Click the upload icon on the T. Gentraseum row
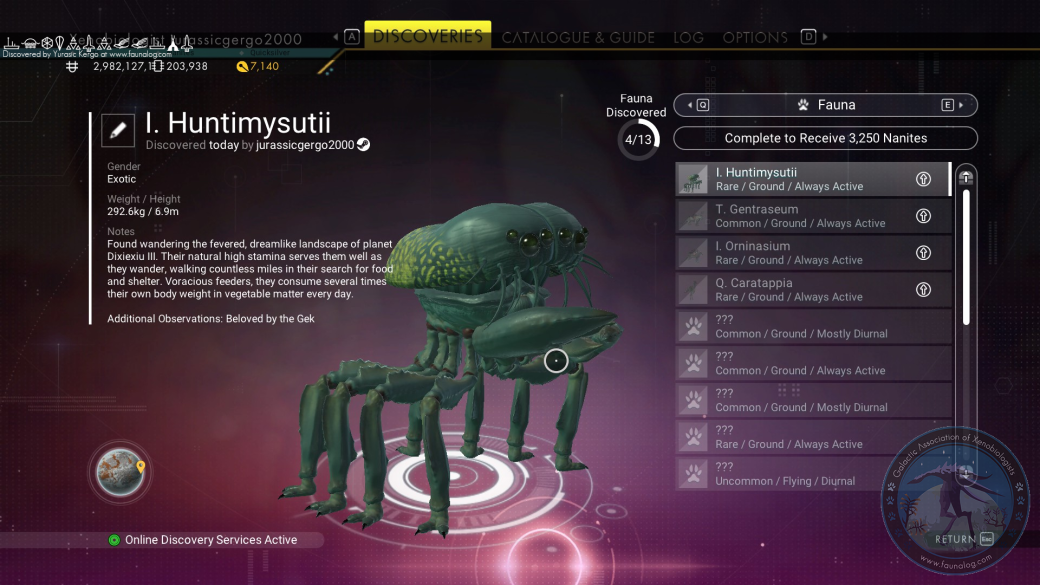Screen dimensions: 1040x585 click(x=923, y=216)
